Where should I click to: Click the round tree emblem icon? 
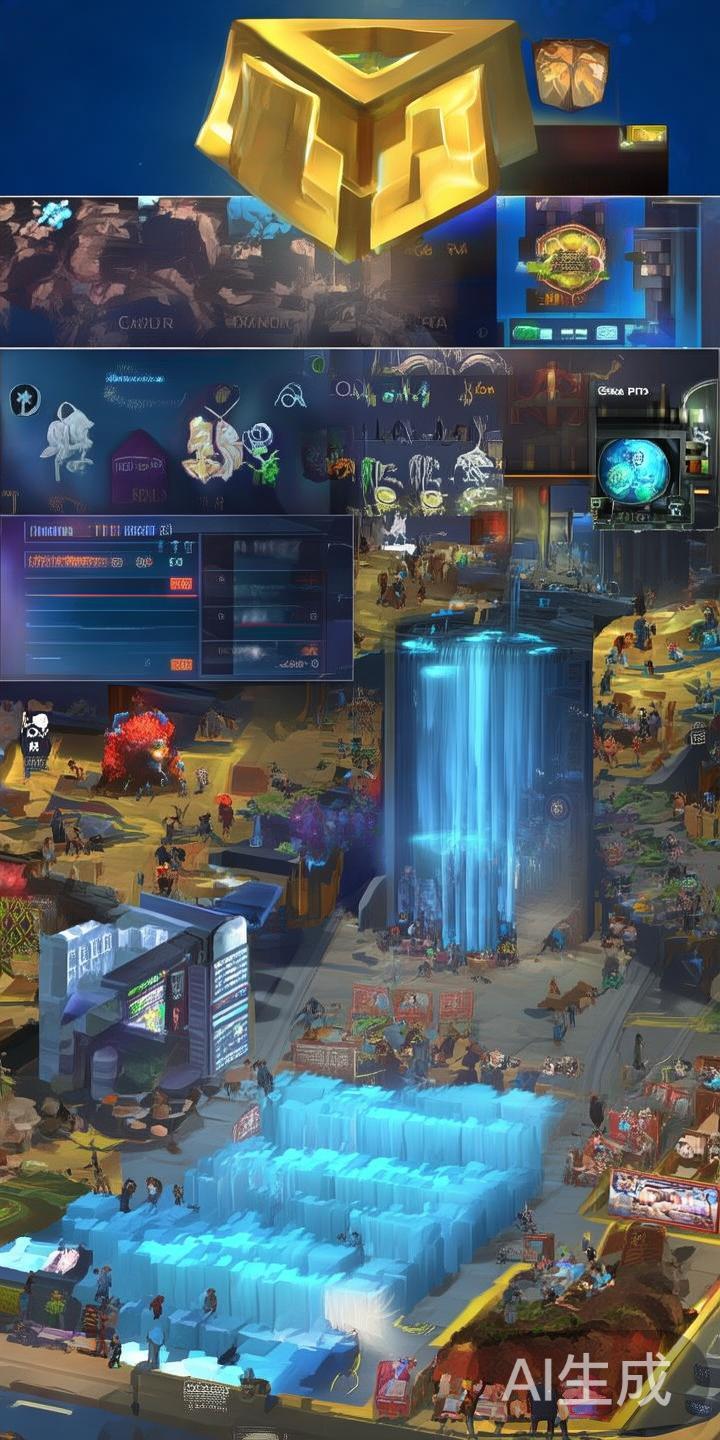(24, 401)
